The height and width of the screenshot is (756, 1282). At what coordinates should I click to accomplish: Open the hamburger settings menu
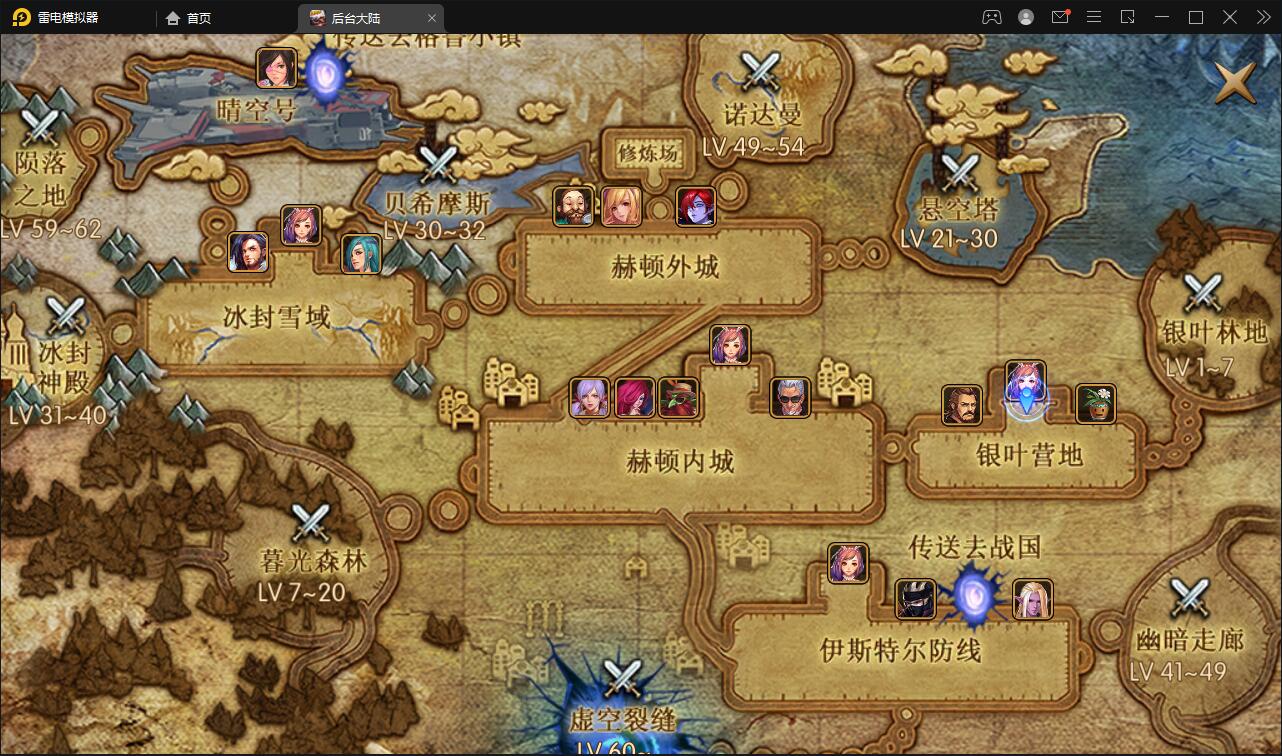point(1094,17)
